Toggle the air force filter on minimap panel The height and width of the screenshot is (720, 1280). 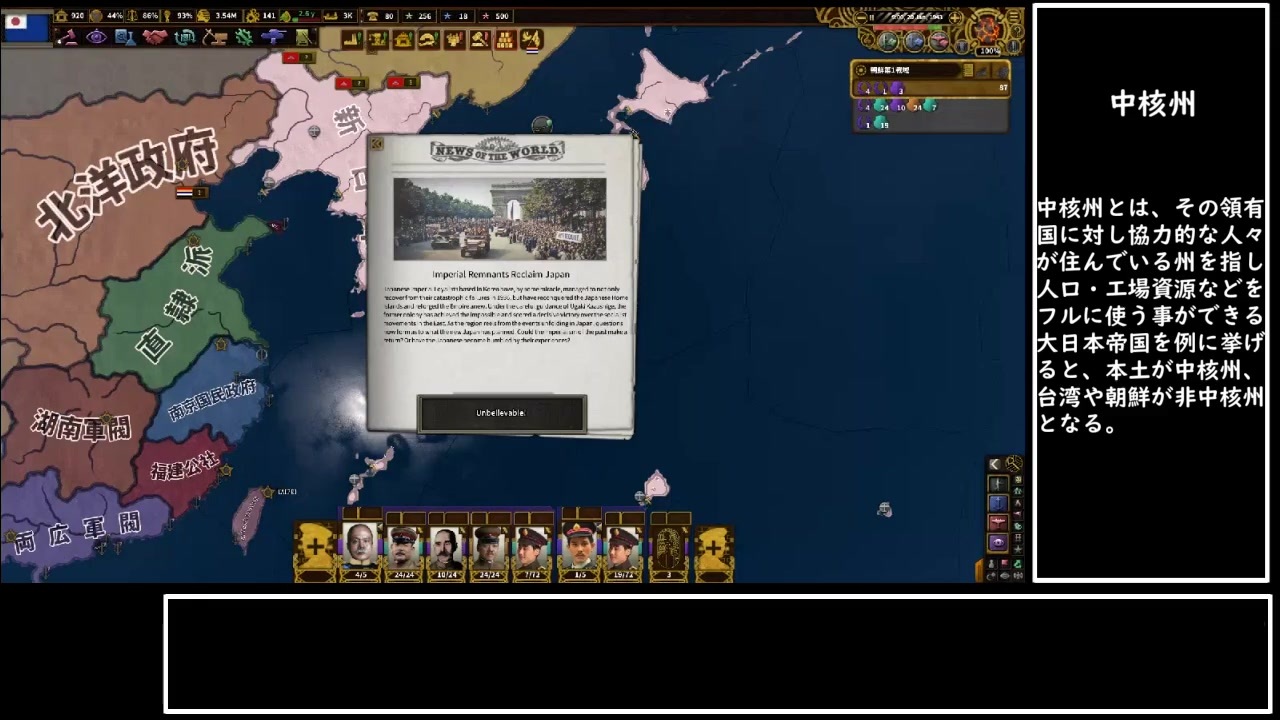(x=1000, y=521)
